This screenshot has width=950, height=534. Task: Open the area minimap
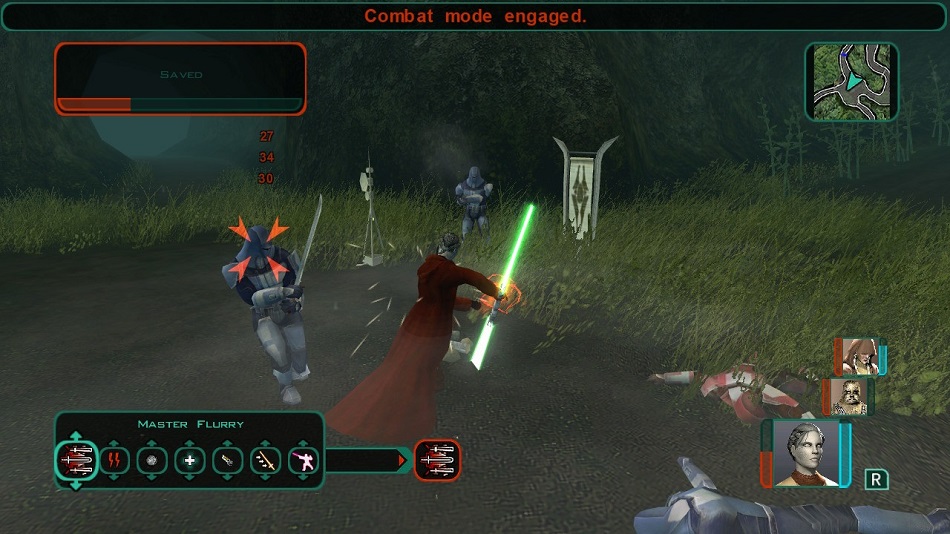pos(851,82)
